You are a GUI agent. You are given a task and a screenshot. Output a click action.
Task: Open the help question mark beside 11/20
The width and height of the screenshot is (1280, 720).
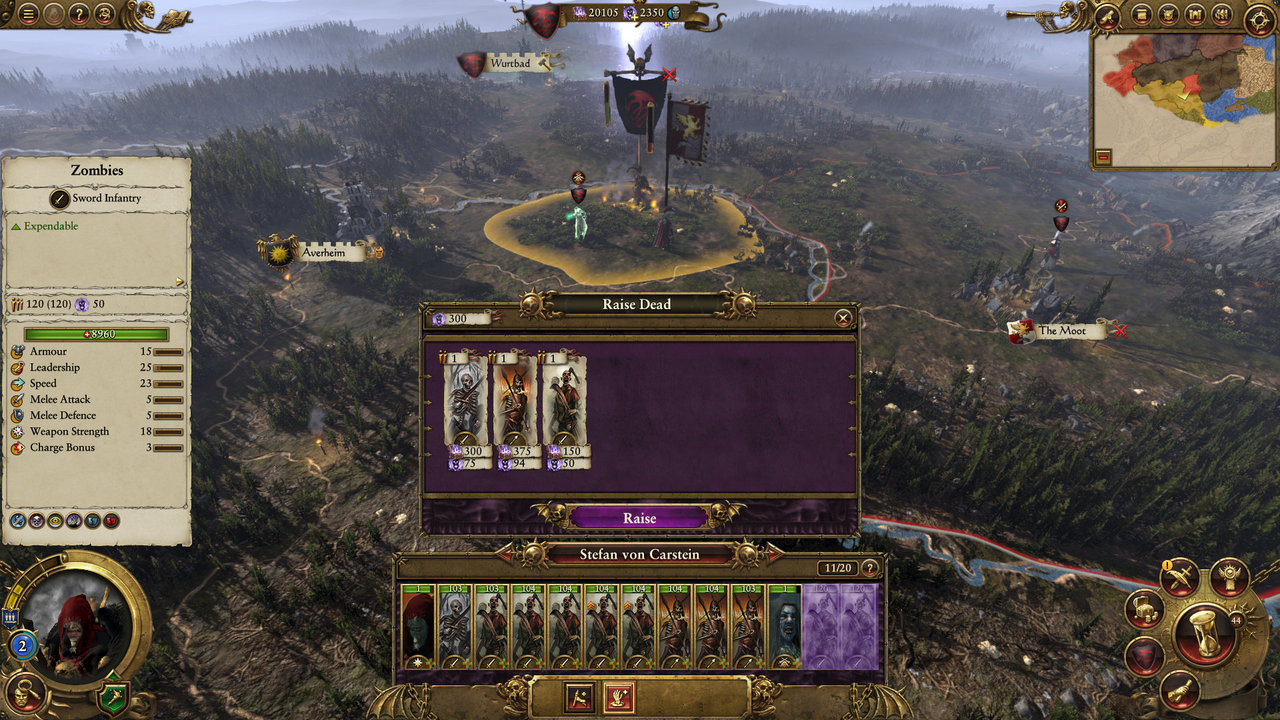point(870,568)
